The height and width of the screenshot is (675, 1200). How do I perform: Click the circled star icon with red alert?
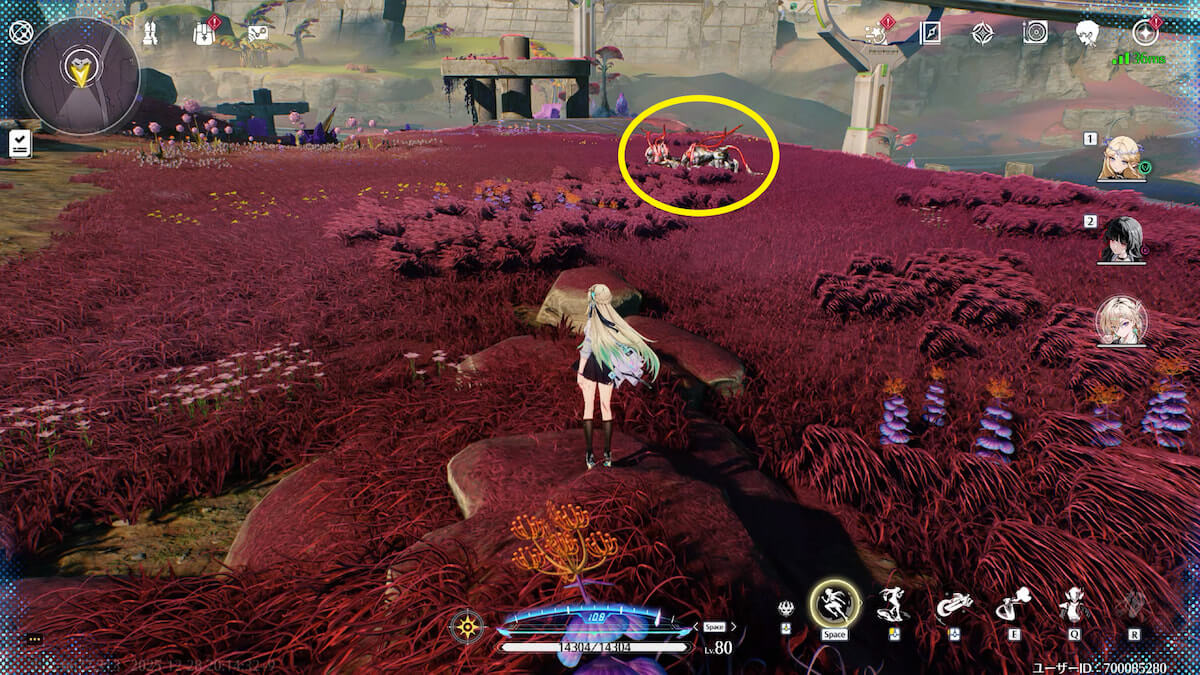click(1144, 33)
